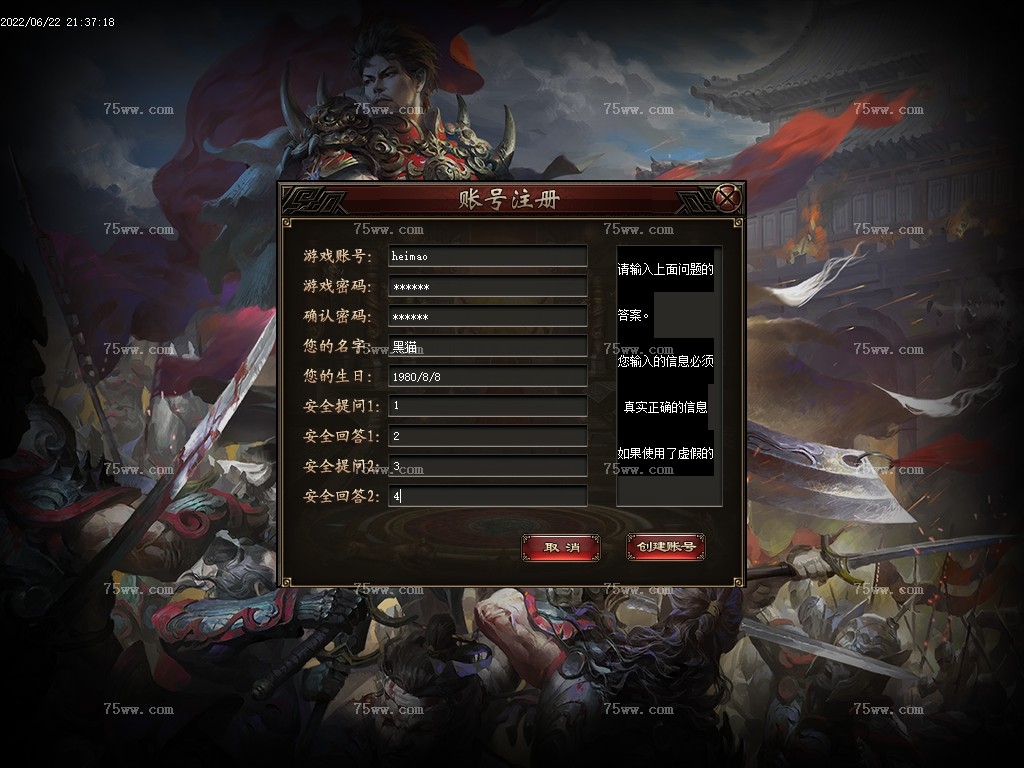Focus the security answer 2 (安全回答2) field
1024x768 pixels.
(x=487, y=496)
